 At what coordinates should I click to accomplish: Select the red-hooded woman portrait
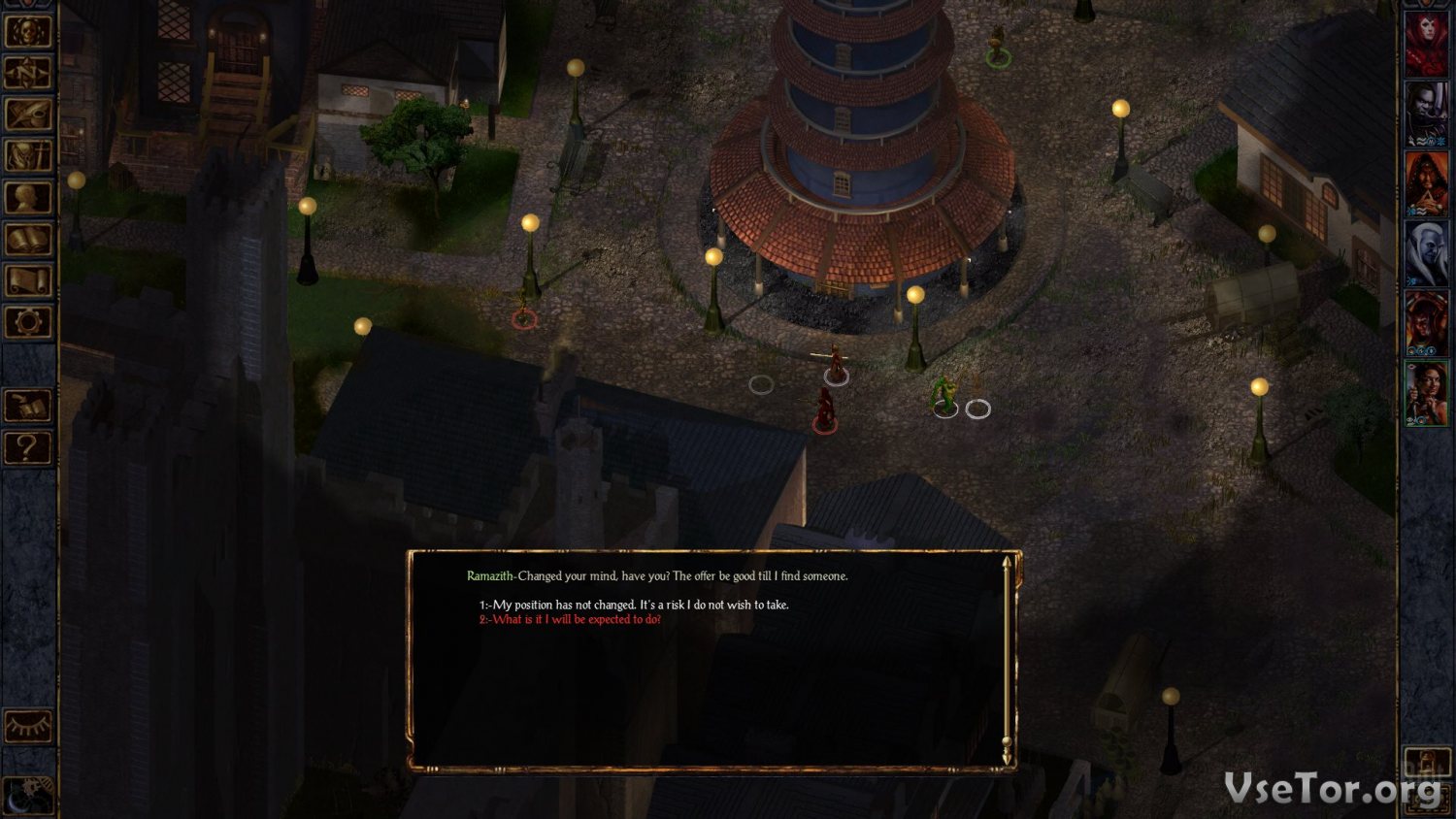point(1426,43)
